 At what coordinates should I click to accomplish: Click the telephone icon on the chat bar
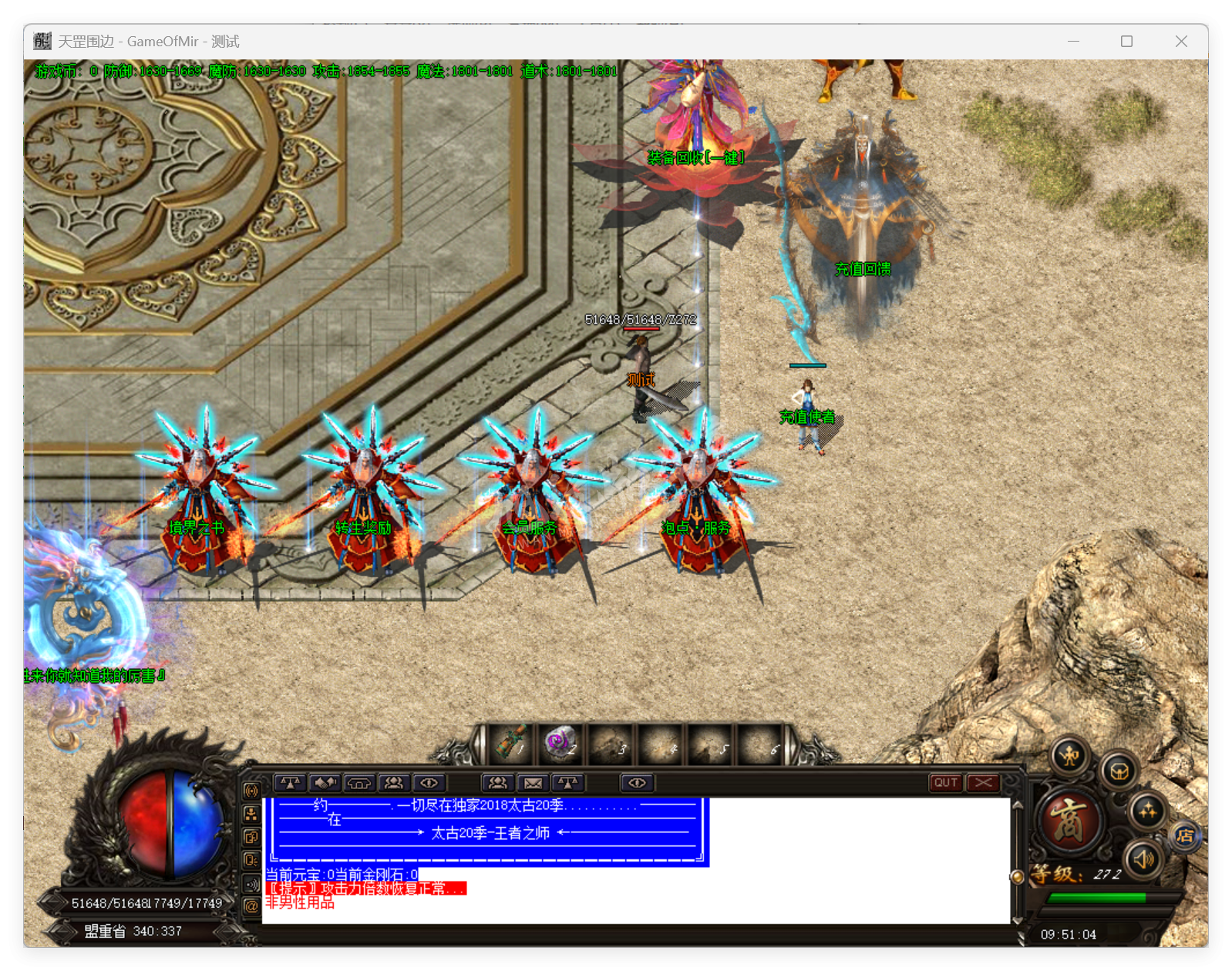(x=359, y=783)
